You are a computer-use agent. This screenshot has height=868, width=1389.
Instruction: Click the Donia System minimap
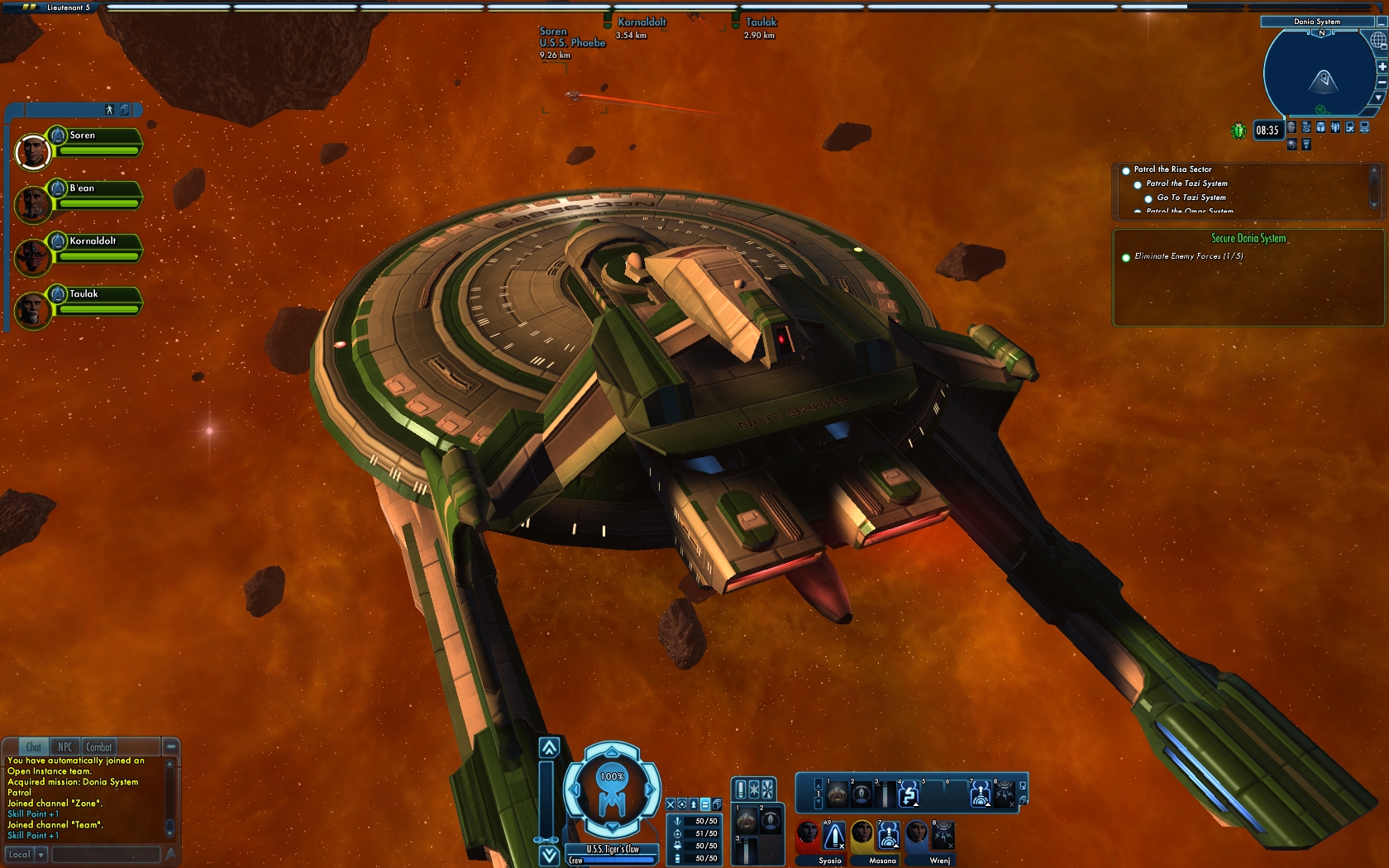[1319, 74]
